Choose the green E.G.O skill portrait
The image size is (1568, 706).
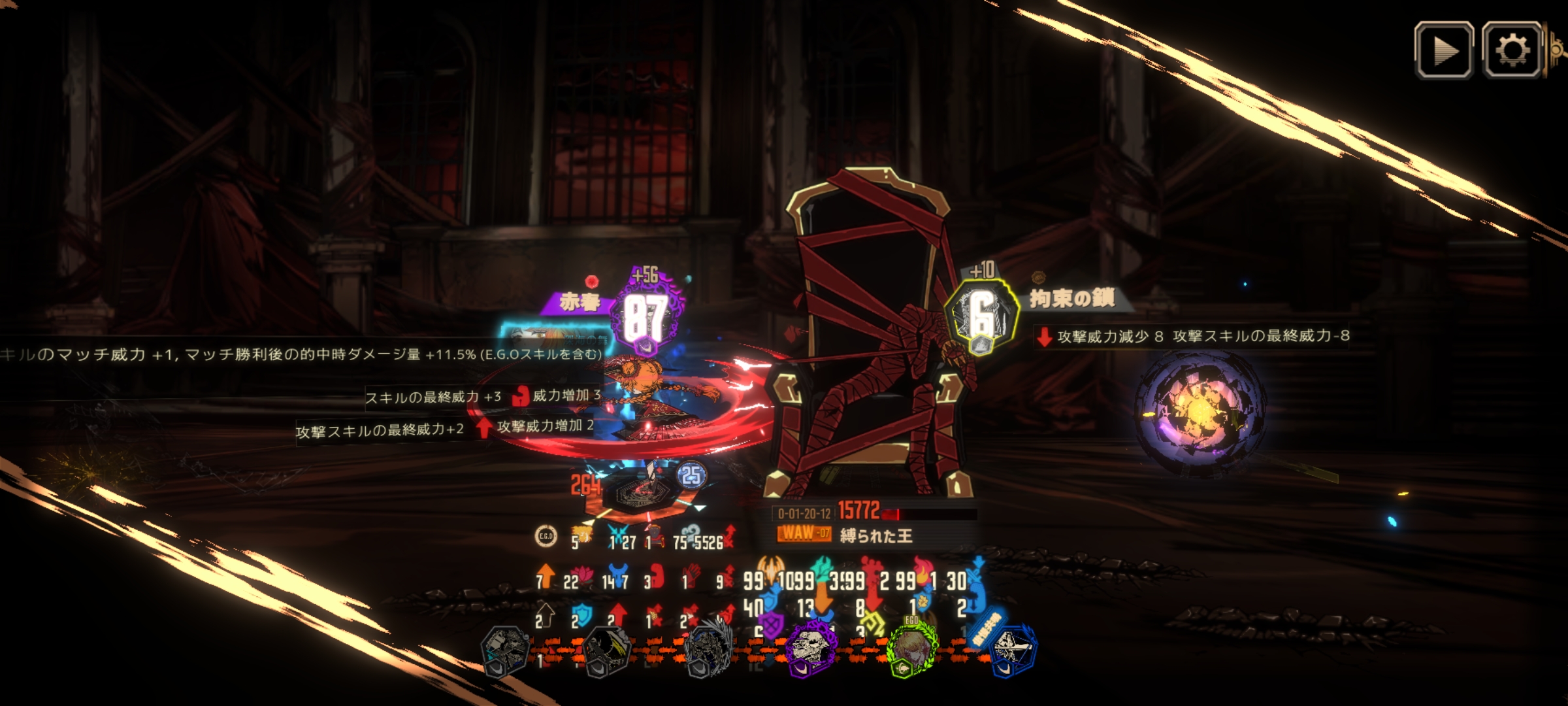(x=911, y=649)
